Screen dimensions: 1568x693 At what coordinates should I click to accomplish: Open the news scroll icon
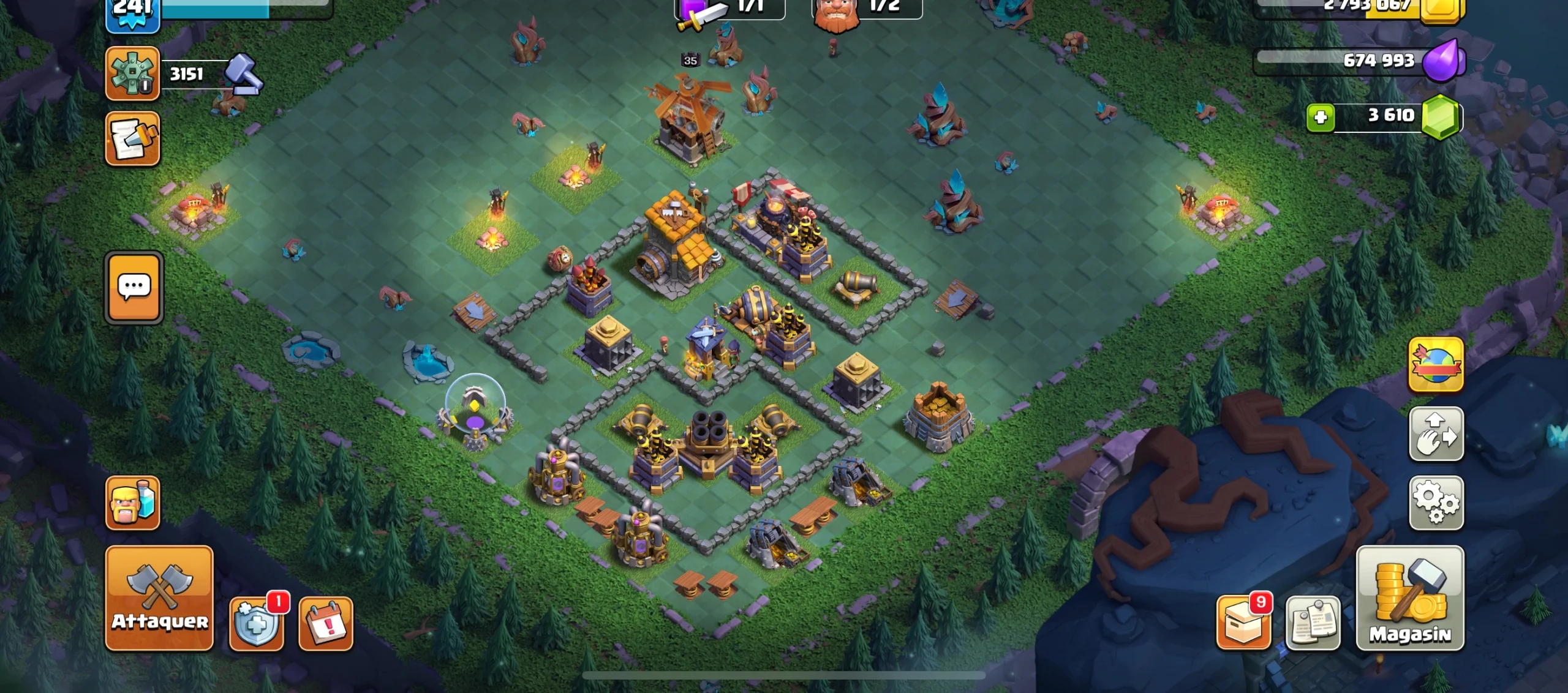point(134,140)
